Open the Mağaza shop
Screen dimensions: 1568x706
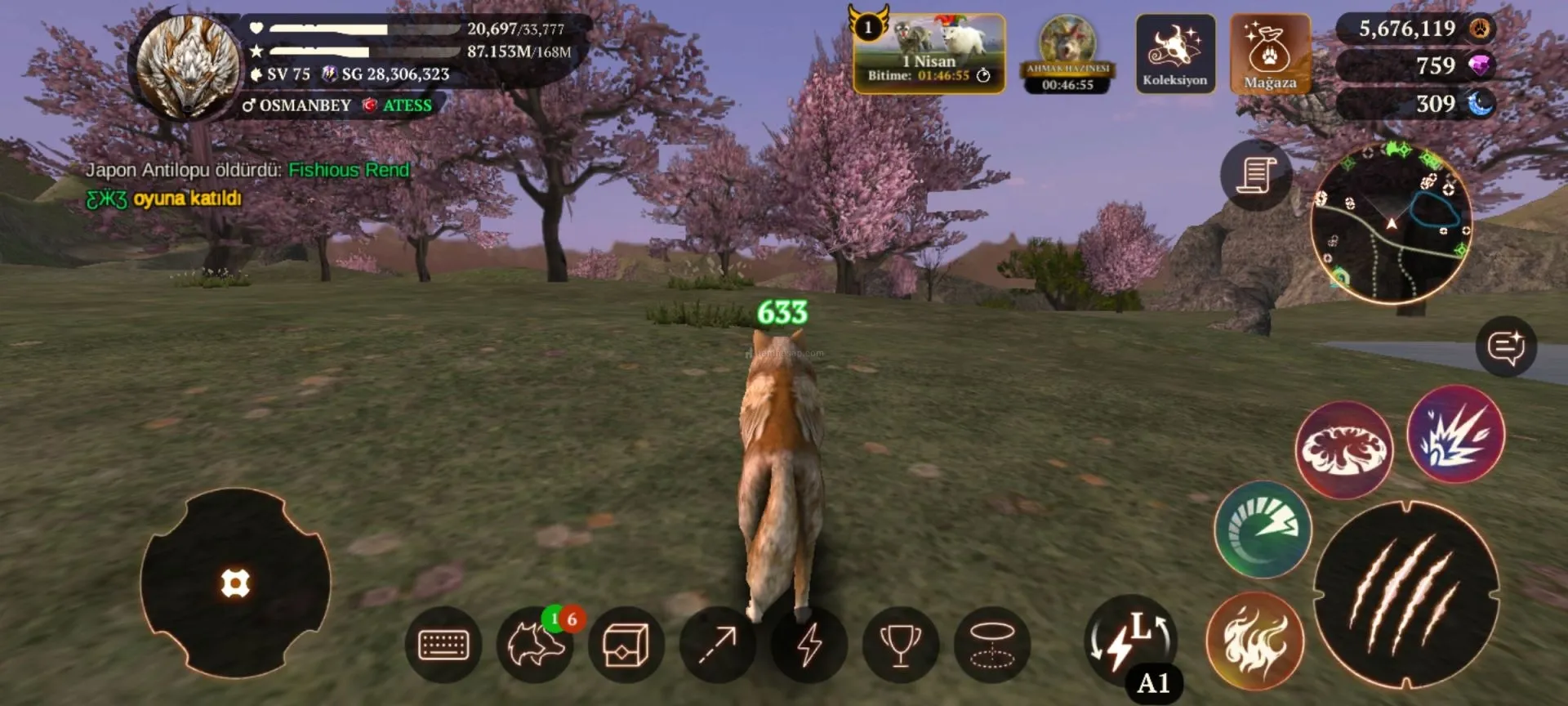(x=1270, y=53)
